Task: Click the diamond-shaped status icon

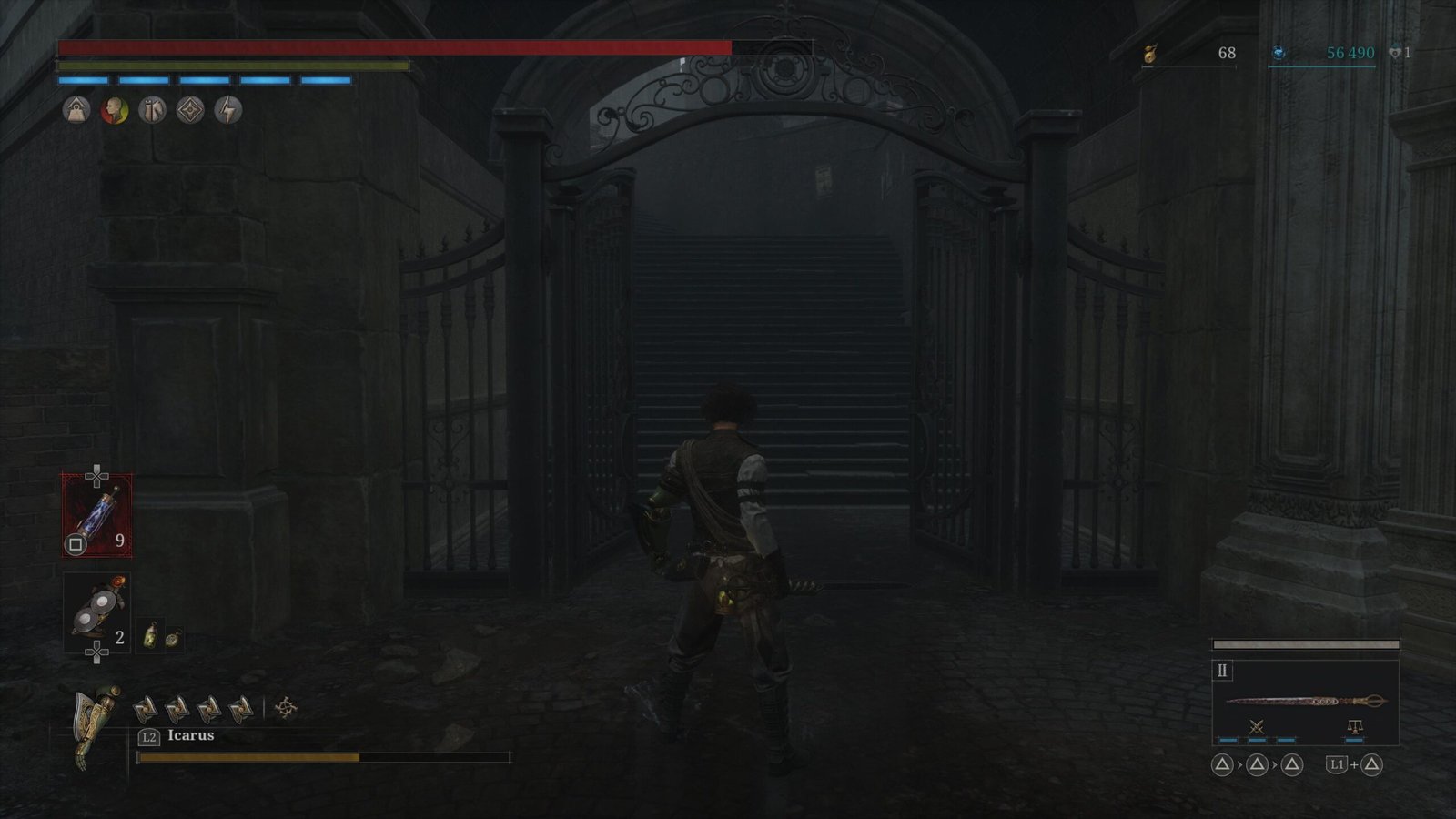Action: pos(190,111)
